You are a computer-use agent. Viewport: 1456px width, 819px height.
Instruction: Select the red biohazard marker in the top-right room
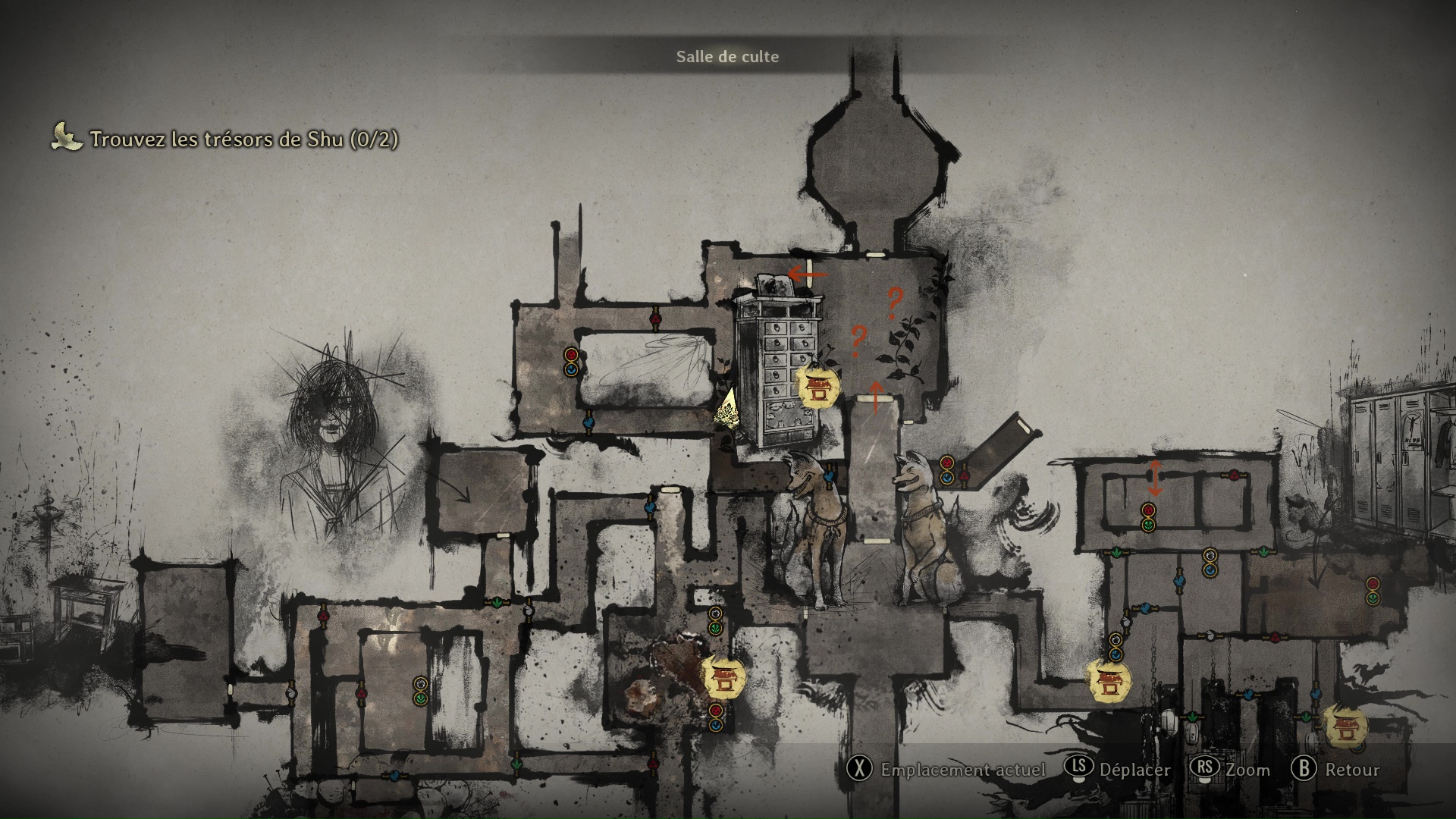tap(1148, 510)
